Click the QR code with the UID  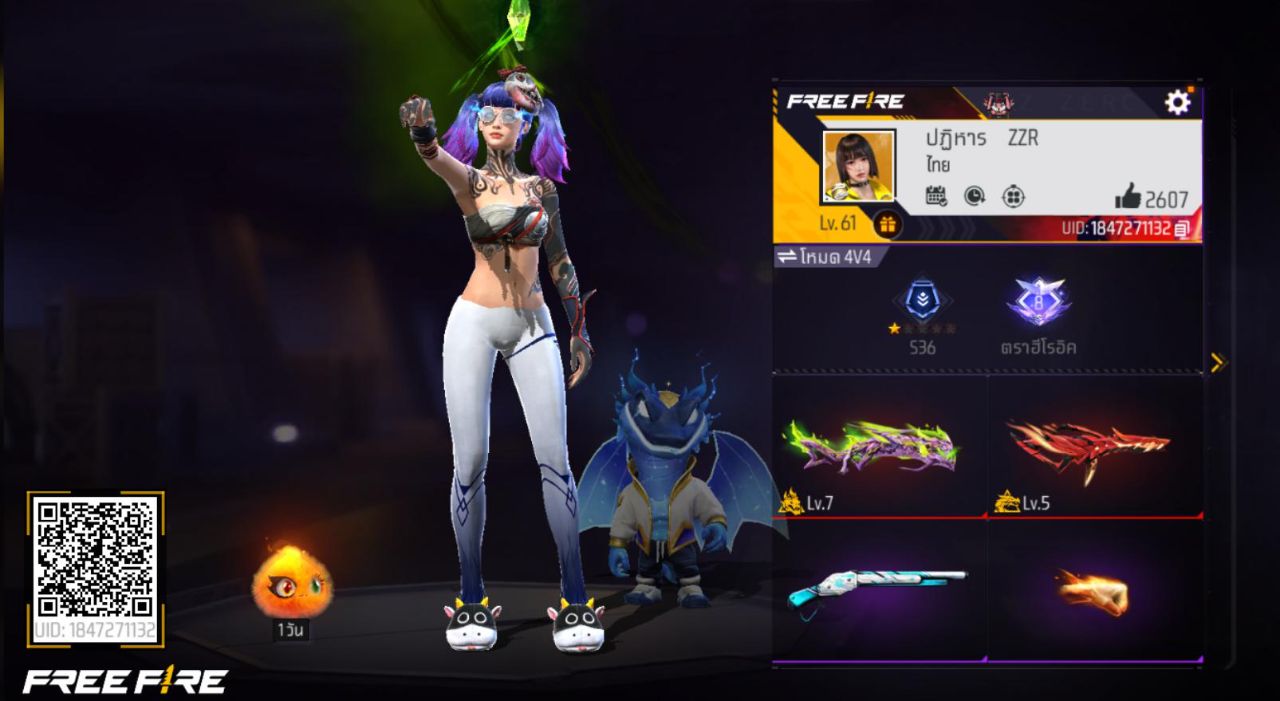95,558
